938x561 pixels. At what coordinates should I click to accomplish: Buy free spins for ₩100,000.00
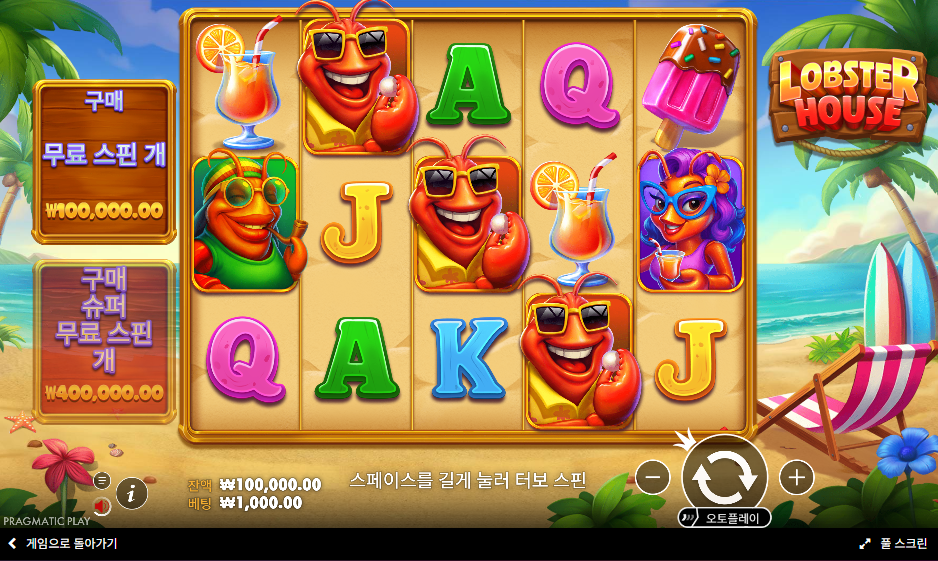click(104, 161)
